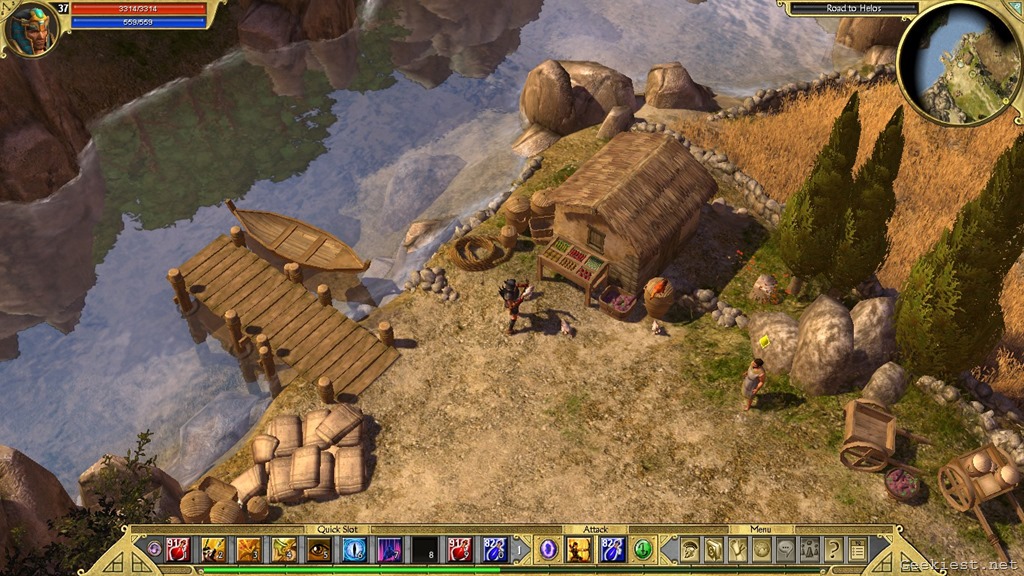
Task: Use the red health potion in slot 1
Action: point(178,549)
